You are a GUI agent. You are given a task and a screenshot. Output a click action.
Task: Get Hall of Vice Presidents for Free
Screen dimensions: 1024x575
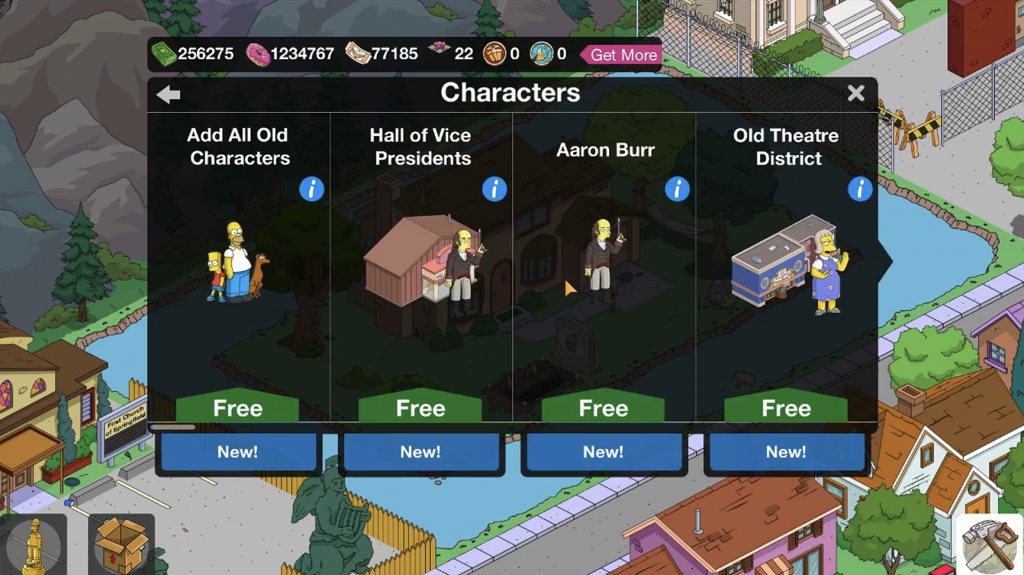420,408
